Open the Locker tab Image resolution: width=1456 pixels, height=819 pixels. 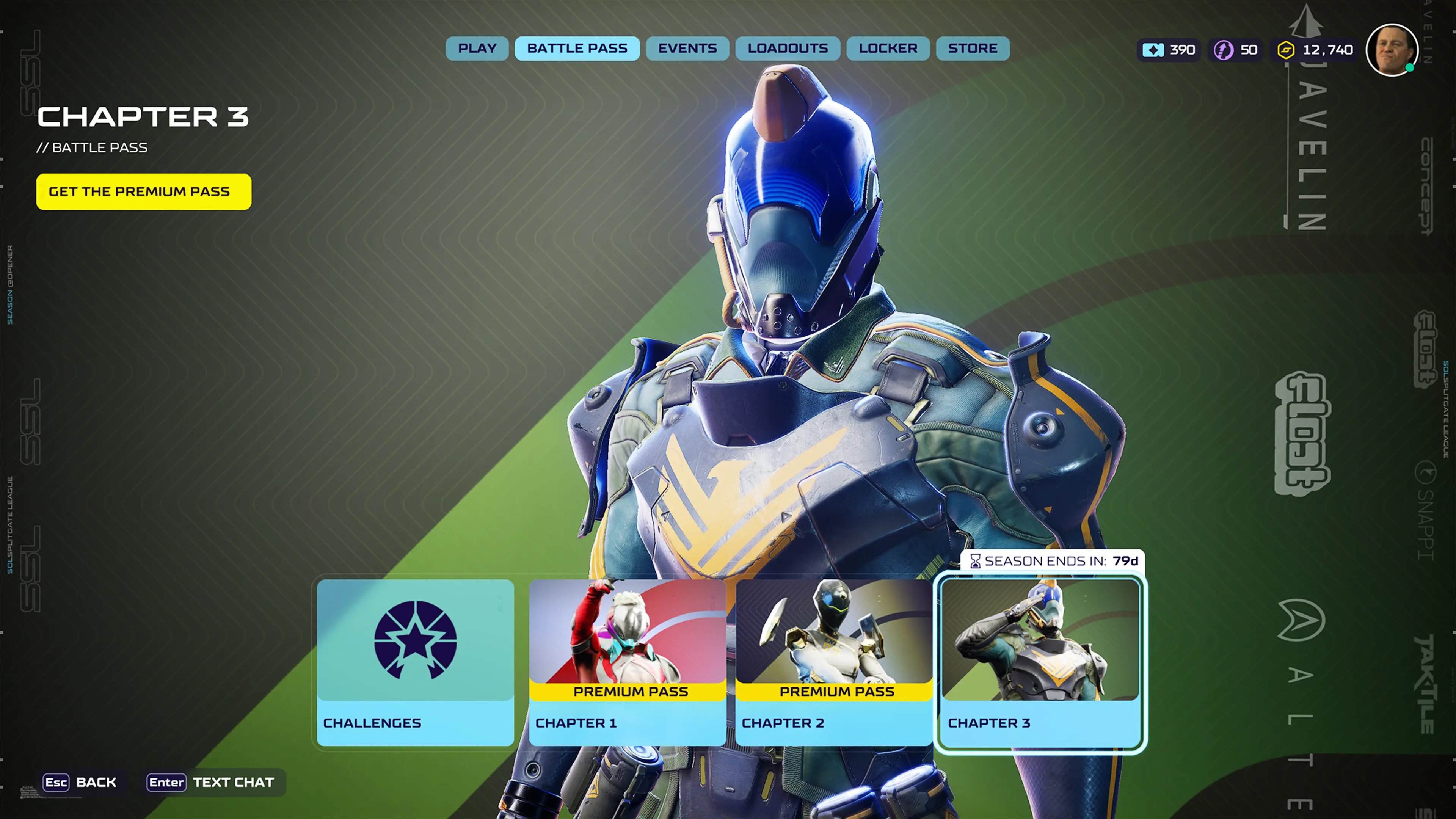tap(888, 49)
